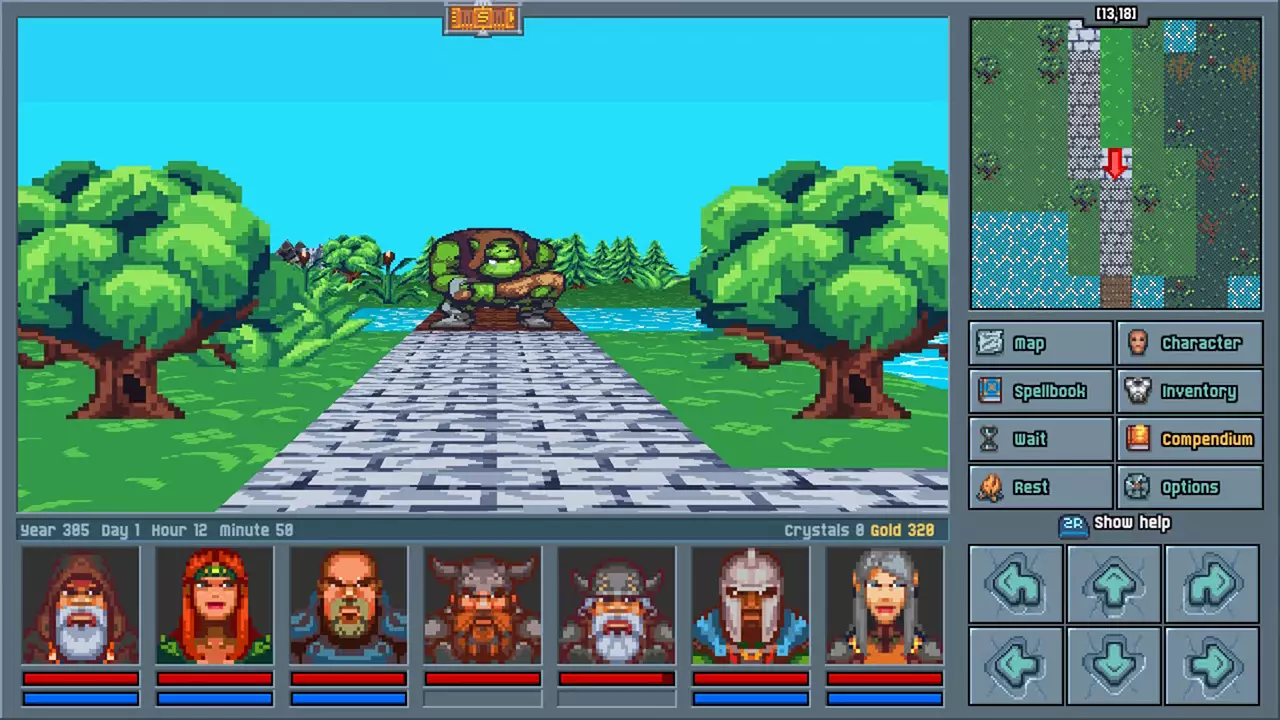Rest by clicking the campfire icon
Image resolution: width=1280 pixels, height=720 pixels.
point(990,487)
